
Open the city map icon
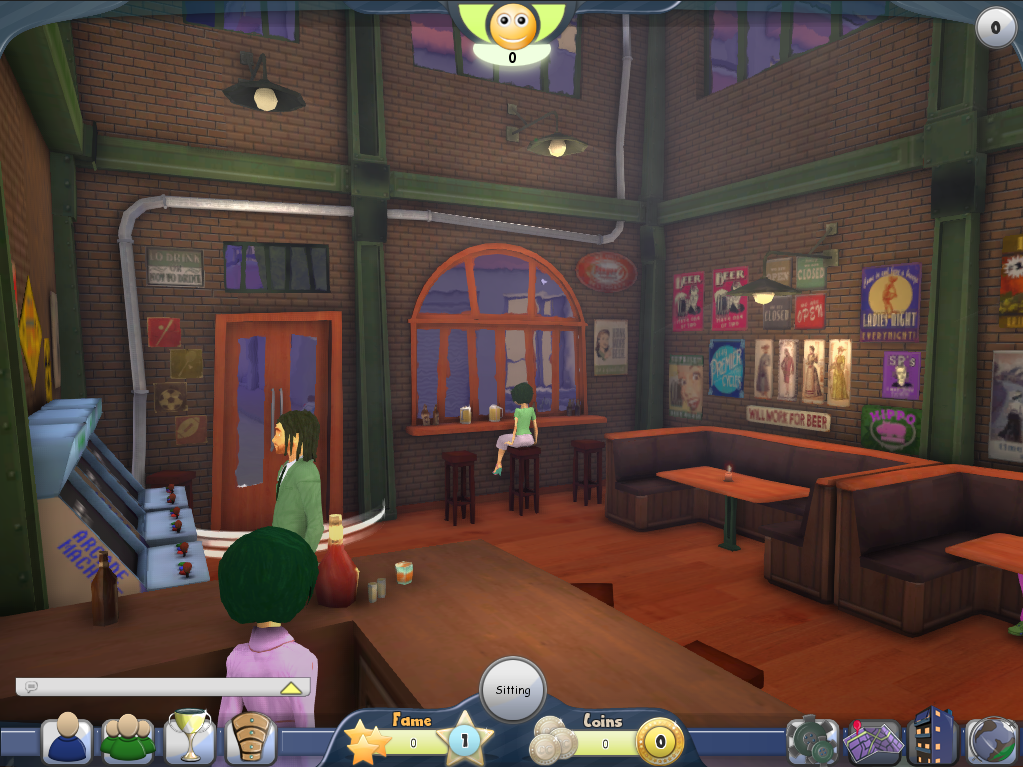click(872, 741)
